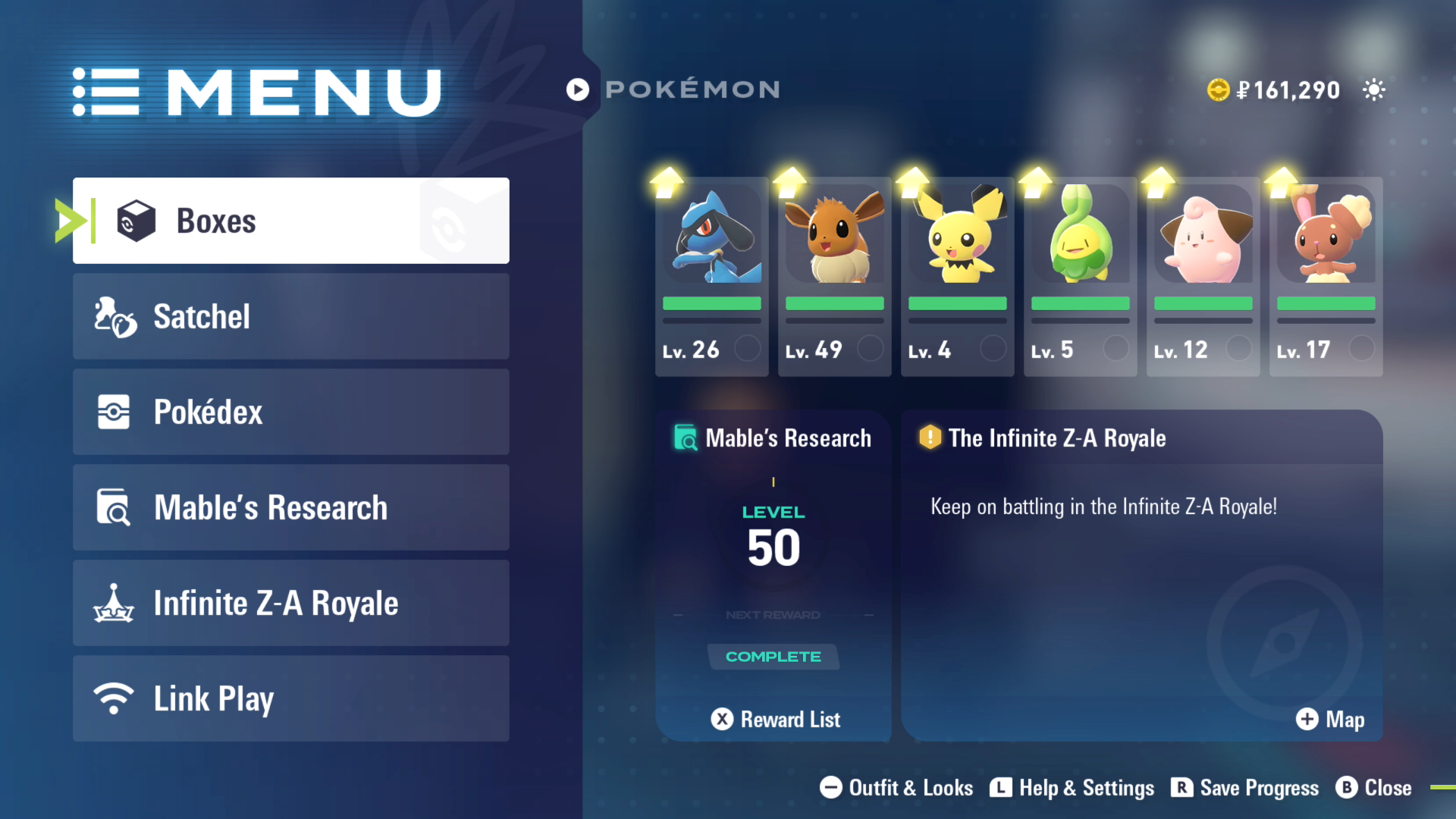Open the Pokédex entry
The width and height of the screenshot is (1456, 819).
(x=290, y=412)
